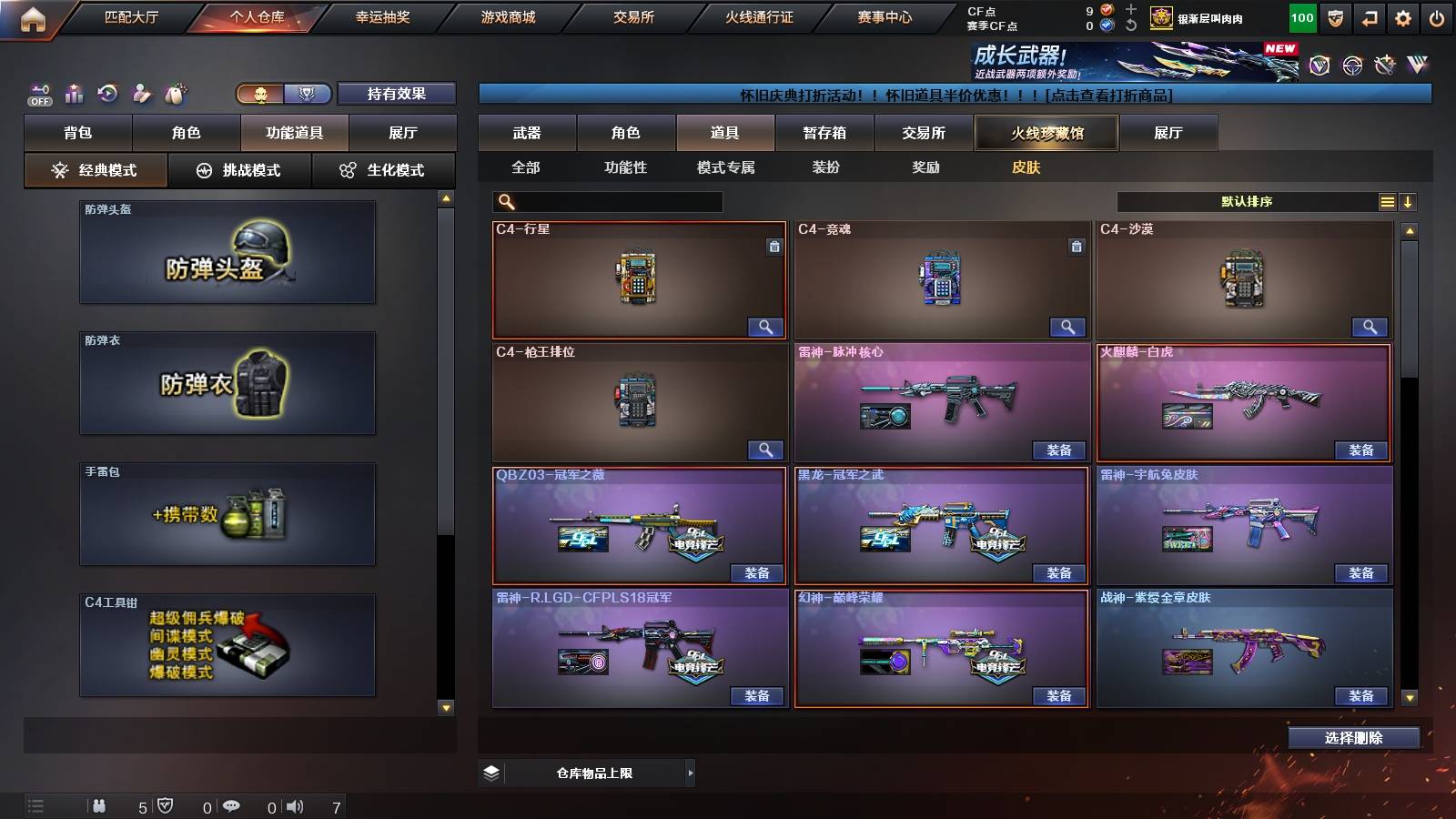The image size is (1456, 819).
Task: Click the character assist icon
Action: [141, 93]
